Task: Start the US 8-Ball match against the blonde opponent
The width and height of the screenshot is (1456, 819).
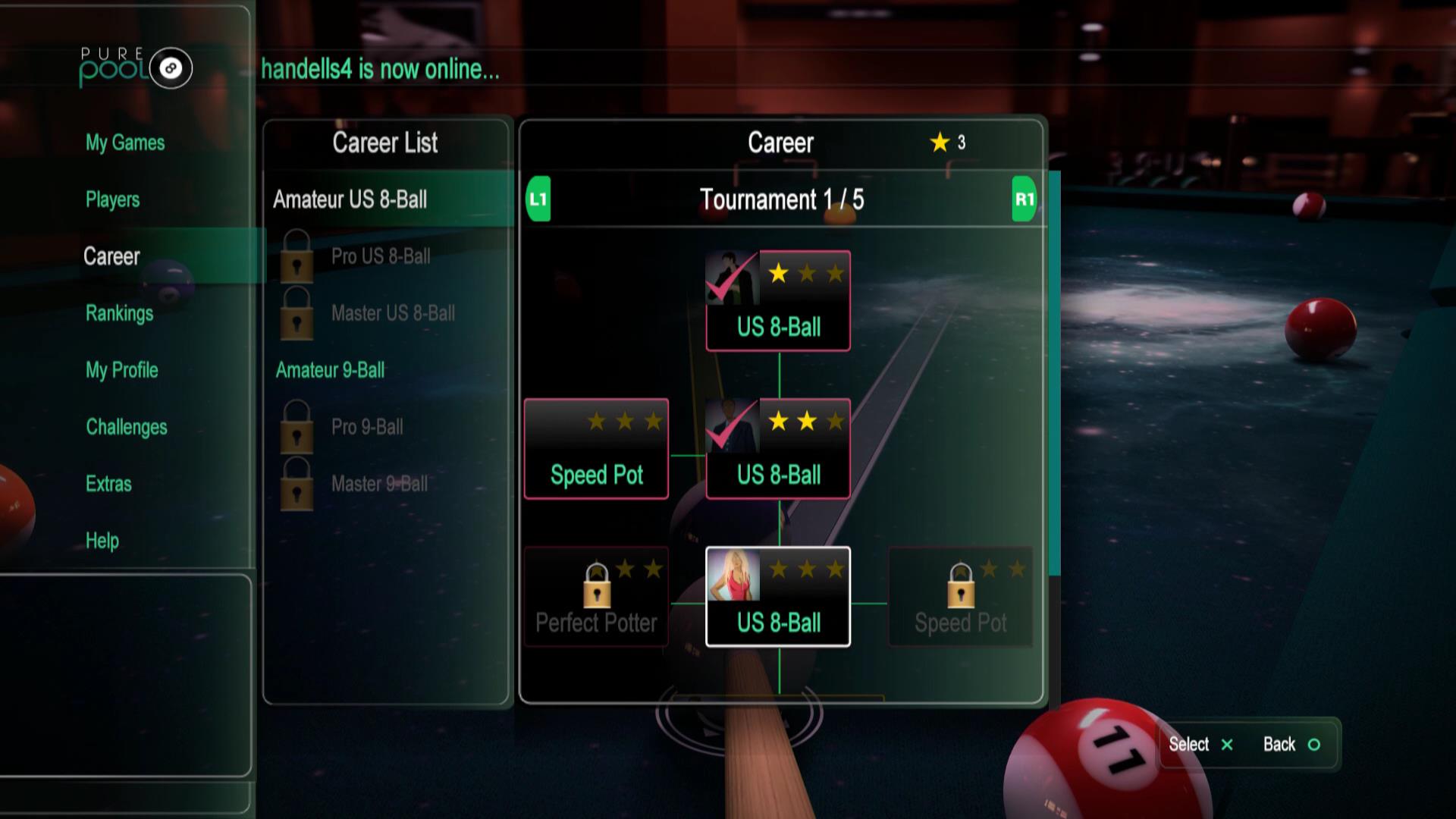Action: [x=778, y=597]
